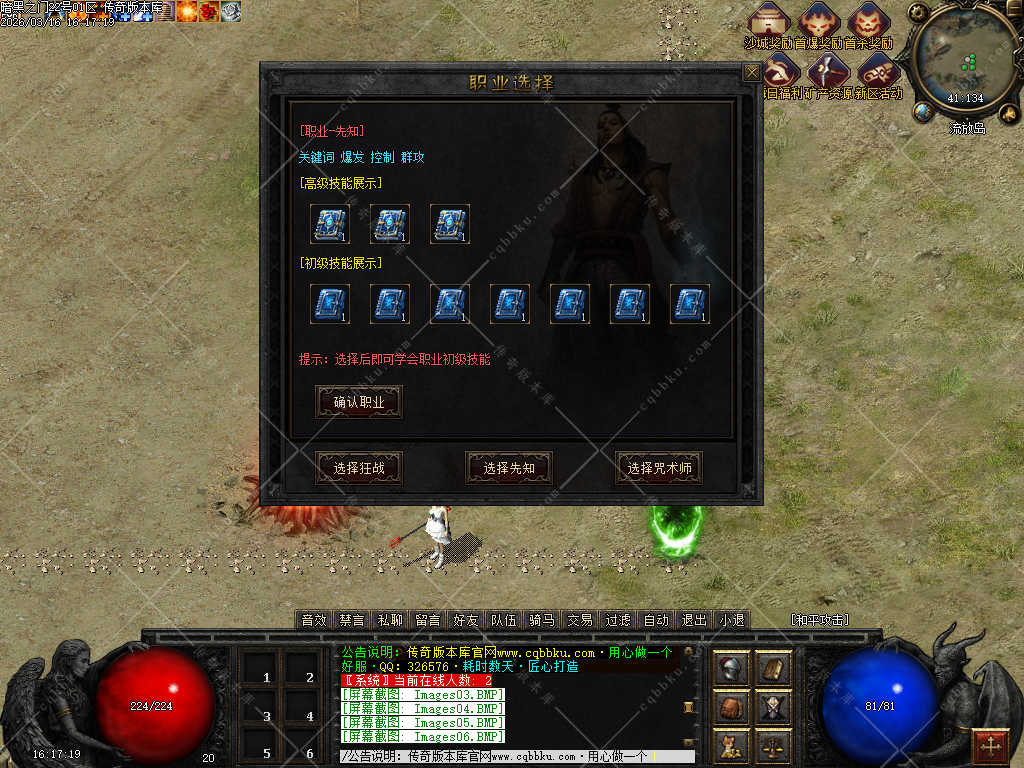Open the 沙城奖励 castle reward icon
The height and width of the screenshot is (768, 1024).
[x=769, y=22]
